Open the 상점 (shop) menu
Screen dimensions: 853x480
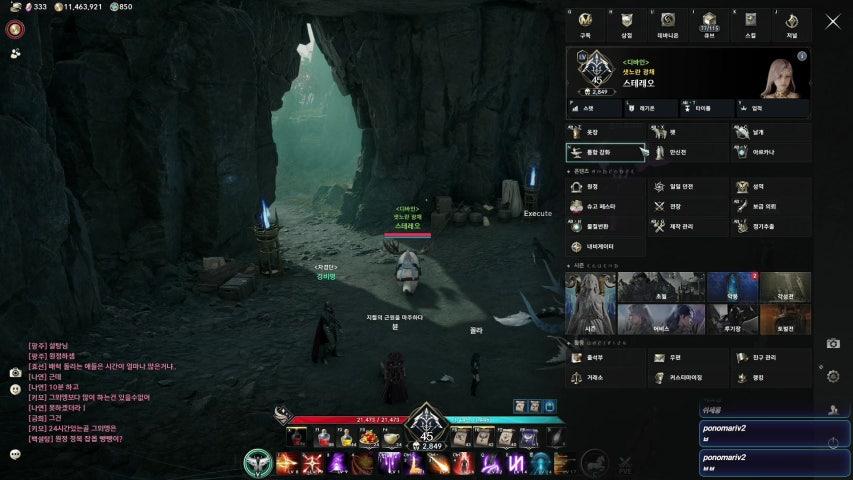click(626, 23)
